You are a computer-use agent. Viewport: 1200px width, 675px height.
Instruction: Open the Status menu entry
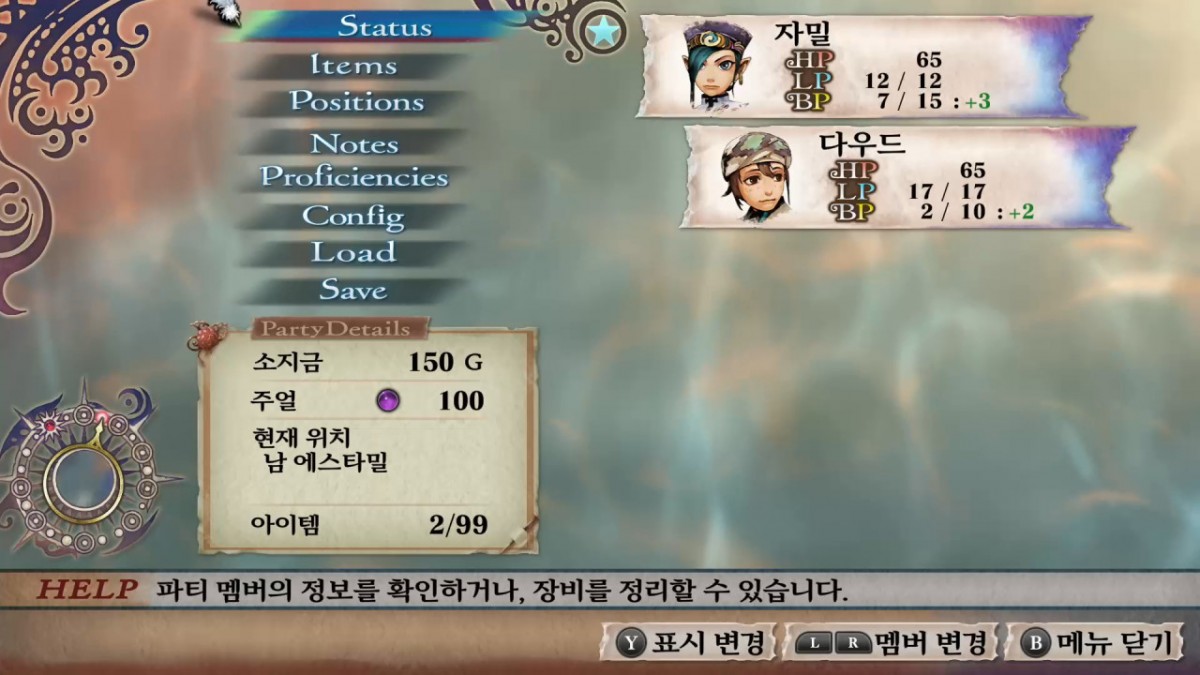tap(385, 26)
